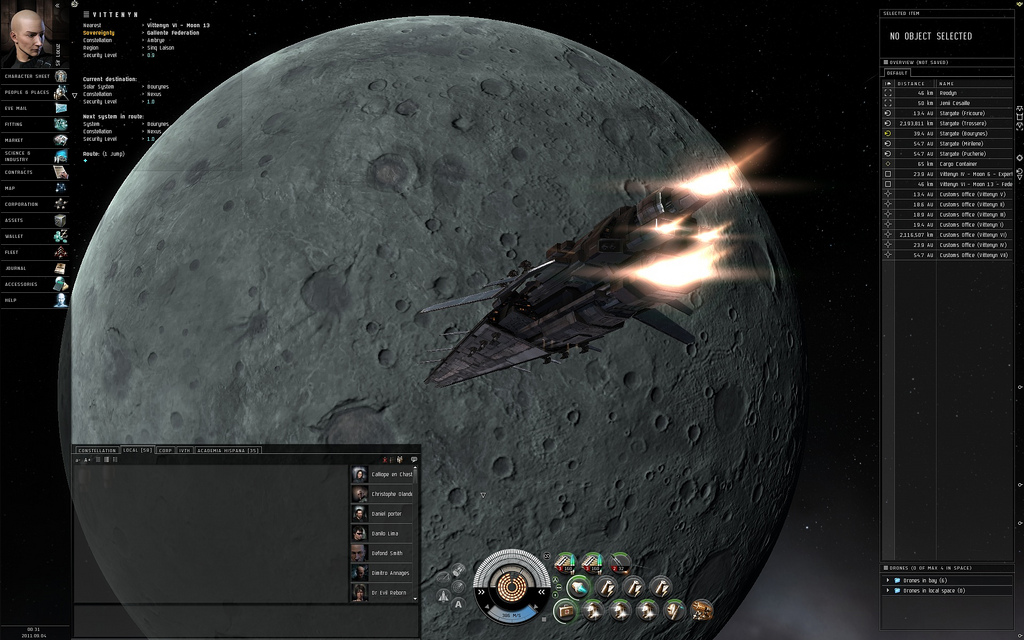Select Cargo Container in overview list

click(957, 164)
